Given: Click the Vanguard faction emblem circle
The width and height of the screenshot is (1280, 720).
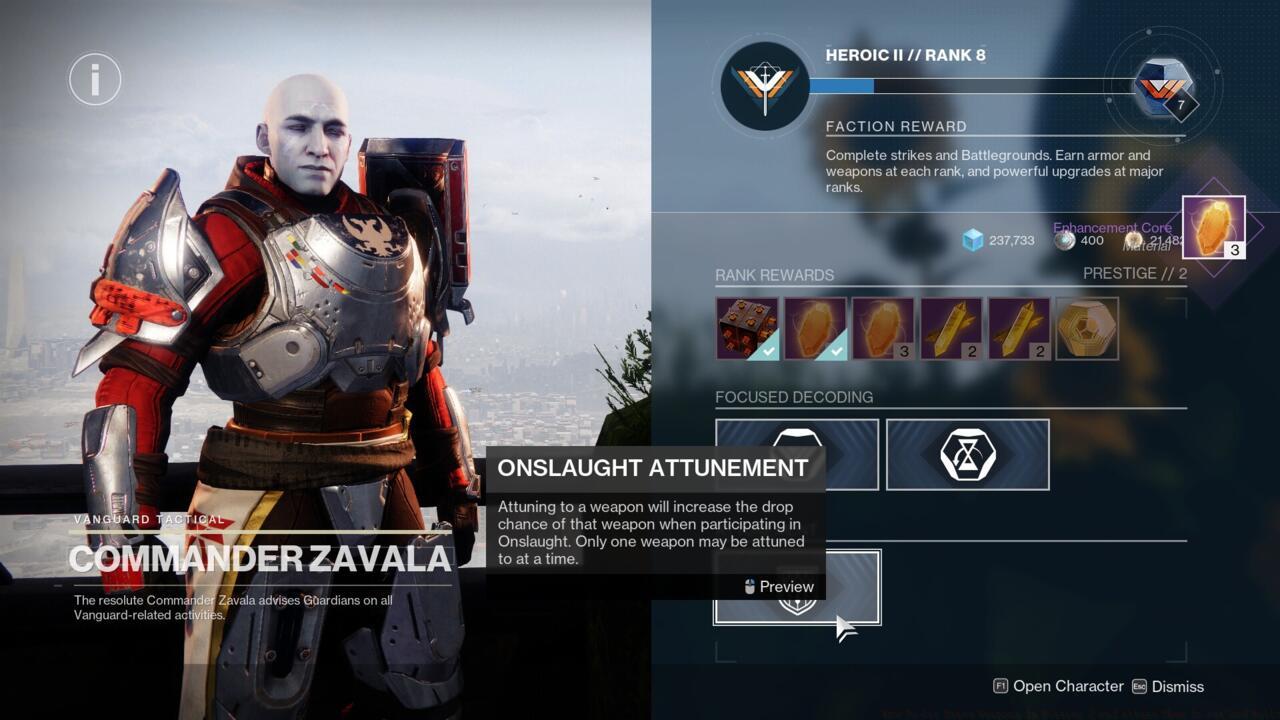Looking at the screenshot, I should pyautogui.click(x=763, y=86).
